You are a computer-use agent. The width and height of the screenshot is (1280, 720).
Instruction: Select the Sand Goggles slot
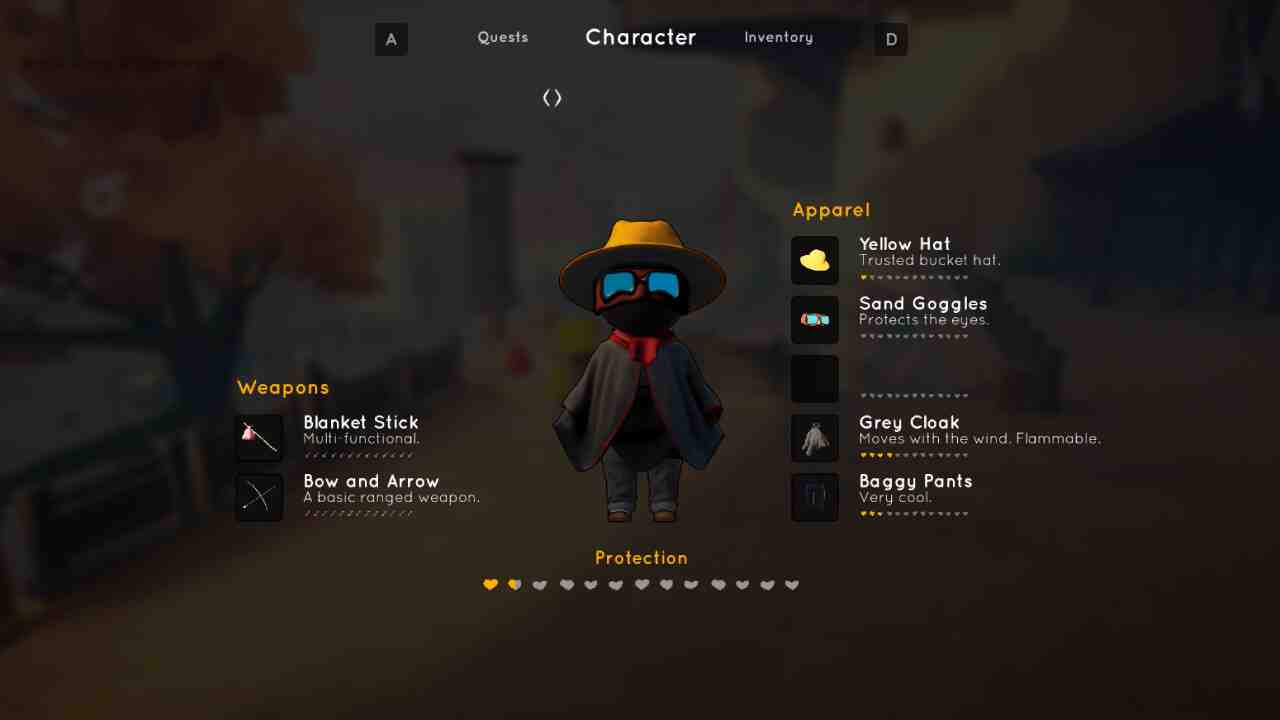[815, 320]
